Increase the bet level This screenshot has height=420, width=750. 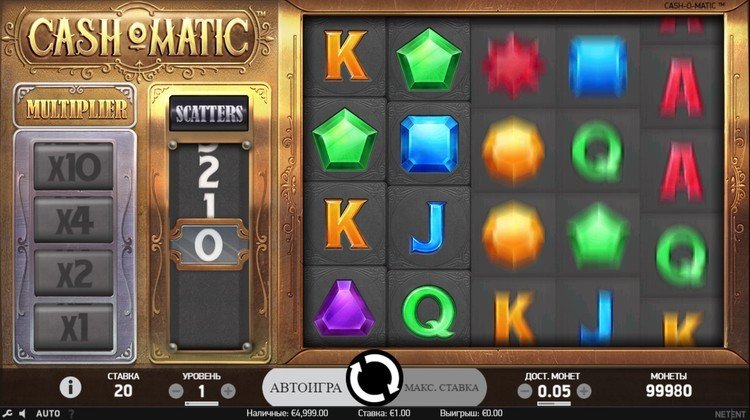point(228,390)
